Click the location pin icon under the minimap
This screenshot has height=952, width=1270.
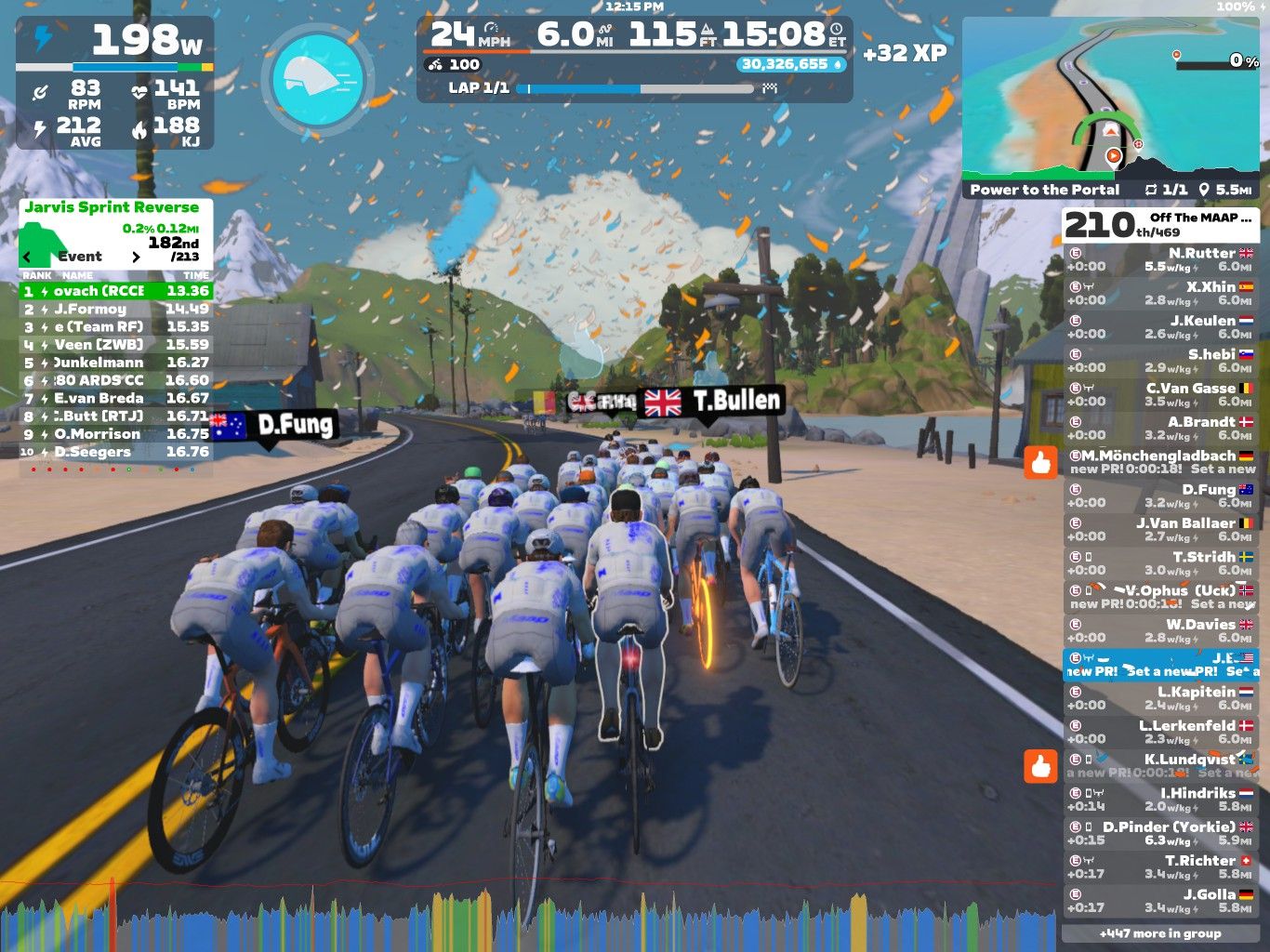(x=1203, y=189)
